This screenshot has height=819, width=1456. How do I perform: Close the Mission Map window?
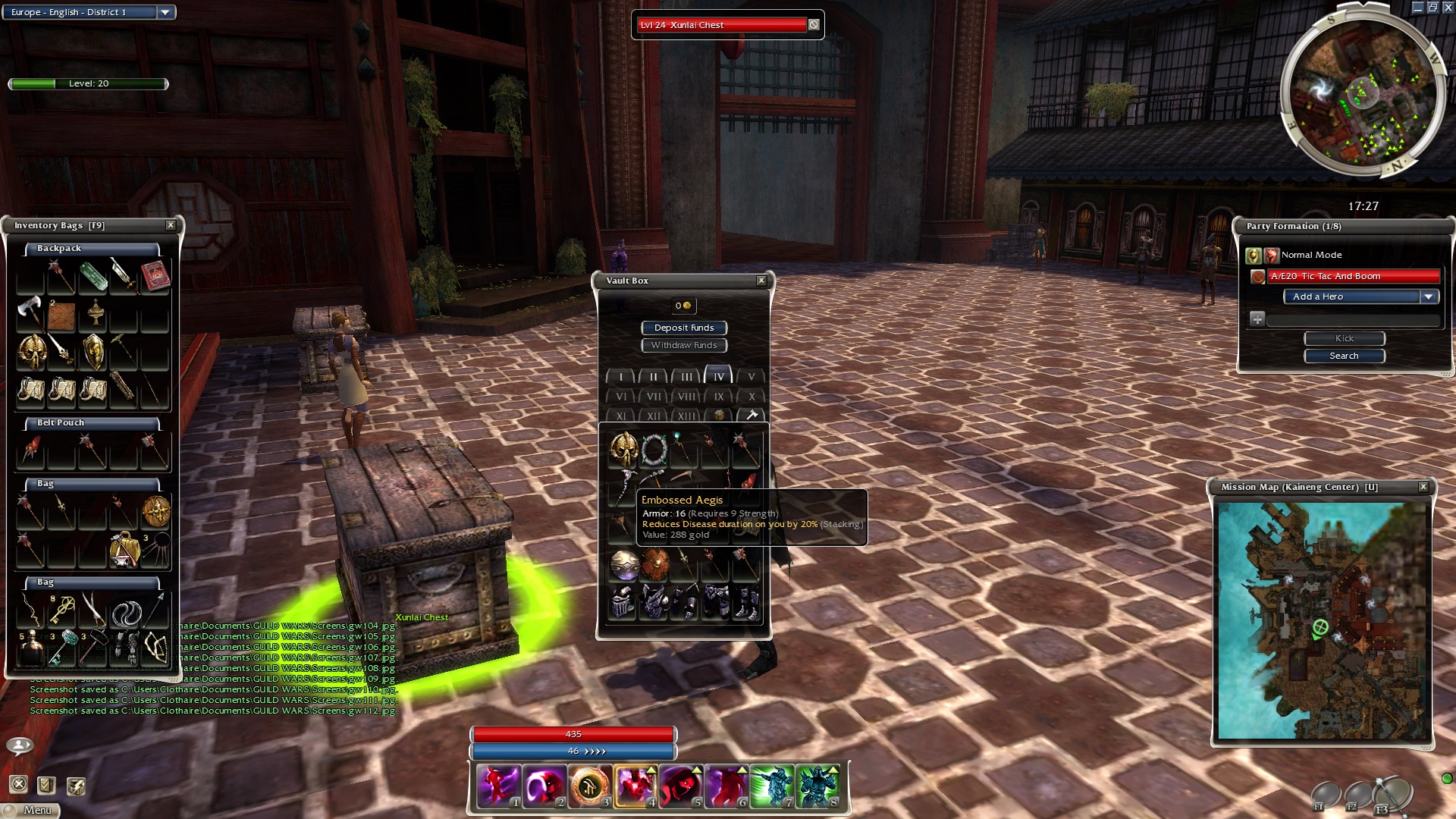coord(1423,487)
